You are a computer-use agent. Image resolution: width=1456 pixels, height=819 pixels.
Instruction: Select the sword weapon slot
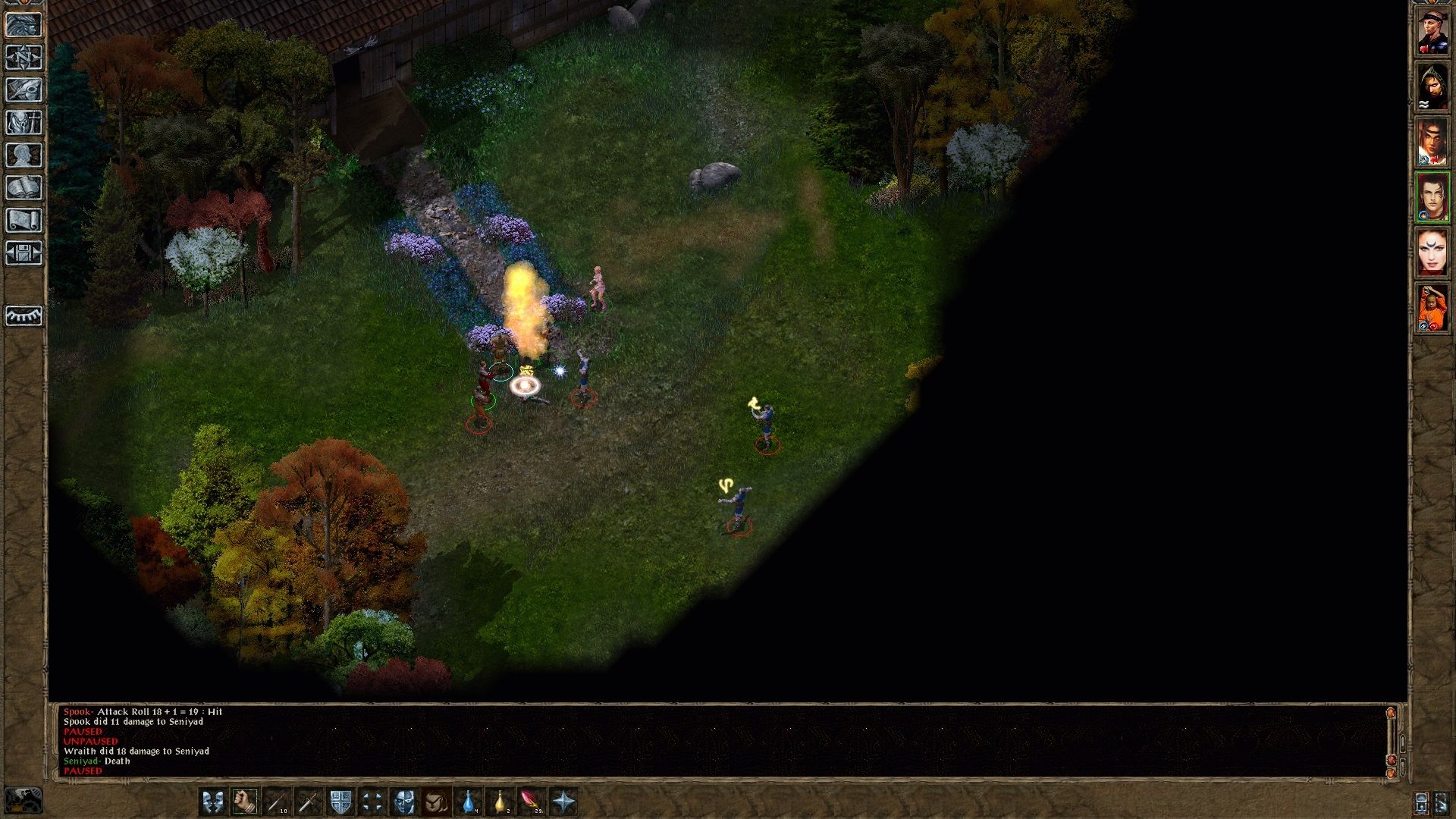(x=308, y=802)
